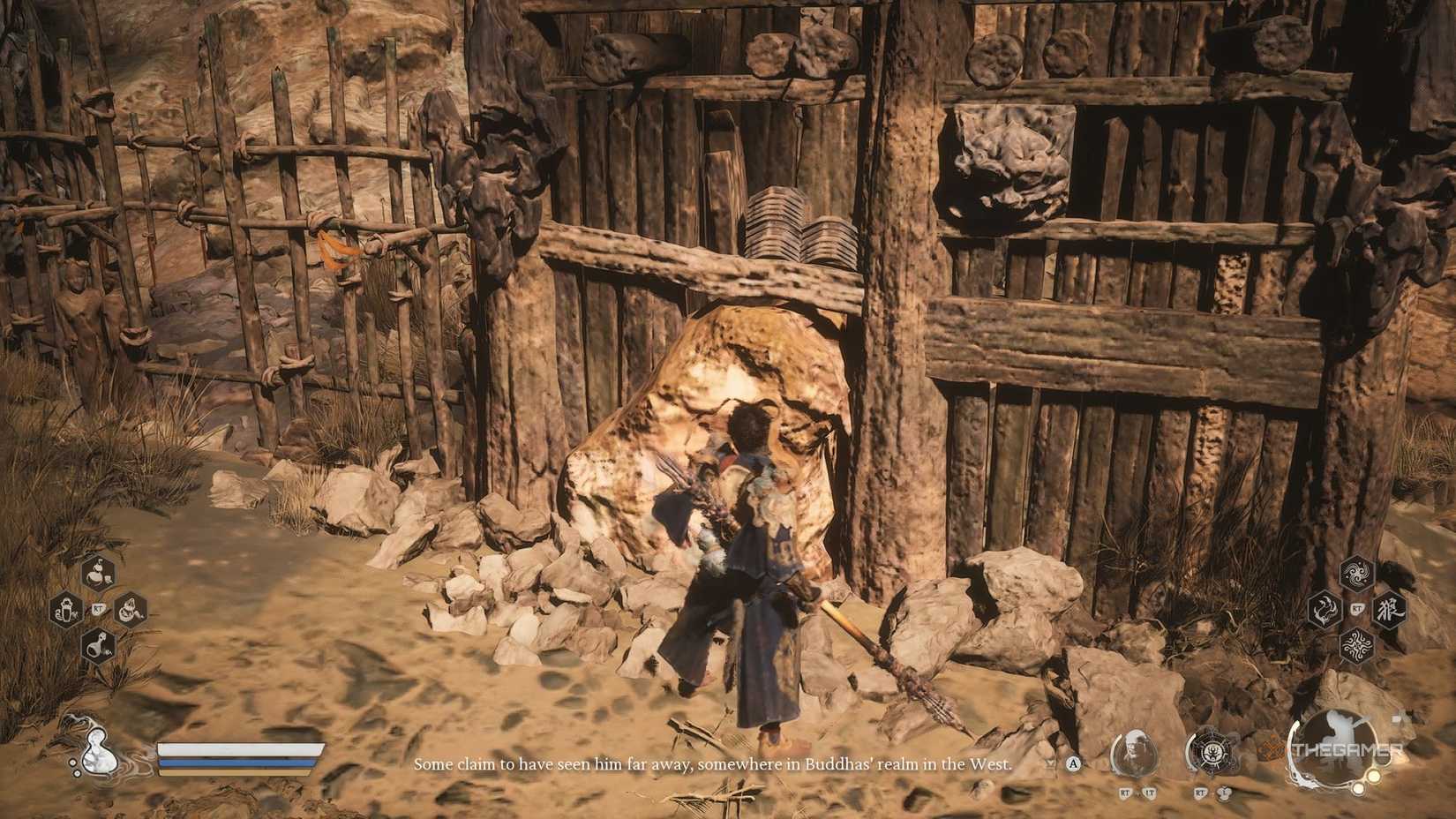Click the circular vessel gadget icon near the RT prompt
The image size is (1456, 819).
click(x=1213, y=751)
